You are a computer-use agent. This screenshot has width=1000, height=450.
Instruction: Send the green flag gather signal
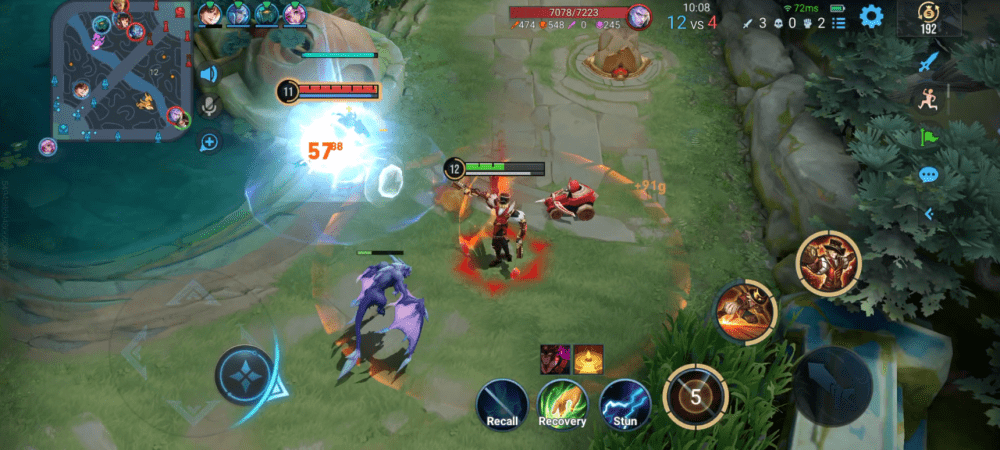click(x=929, y=137)
